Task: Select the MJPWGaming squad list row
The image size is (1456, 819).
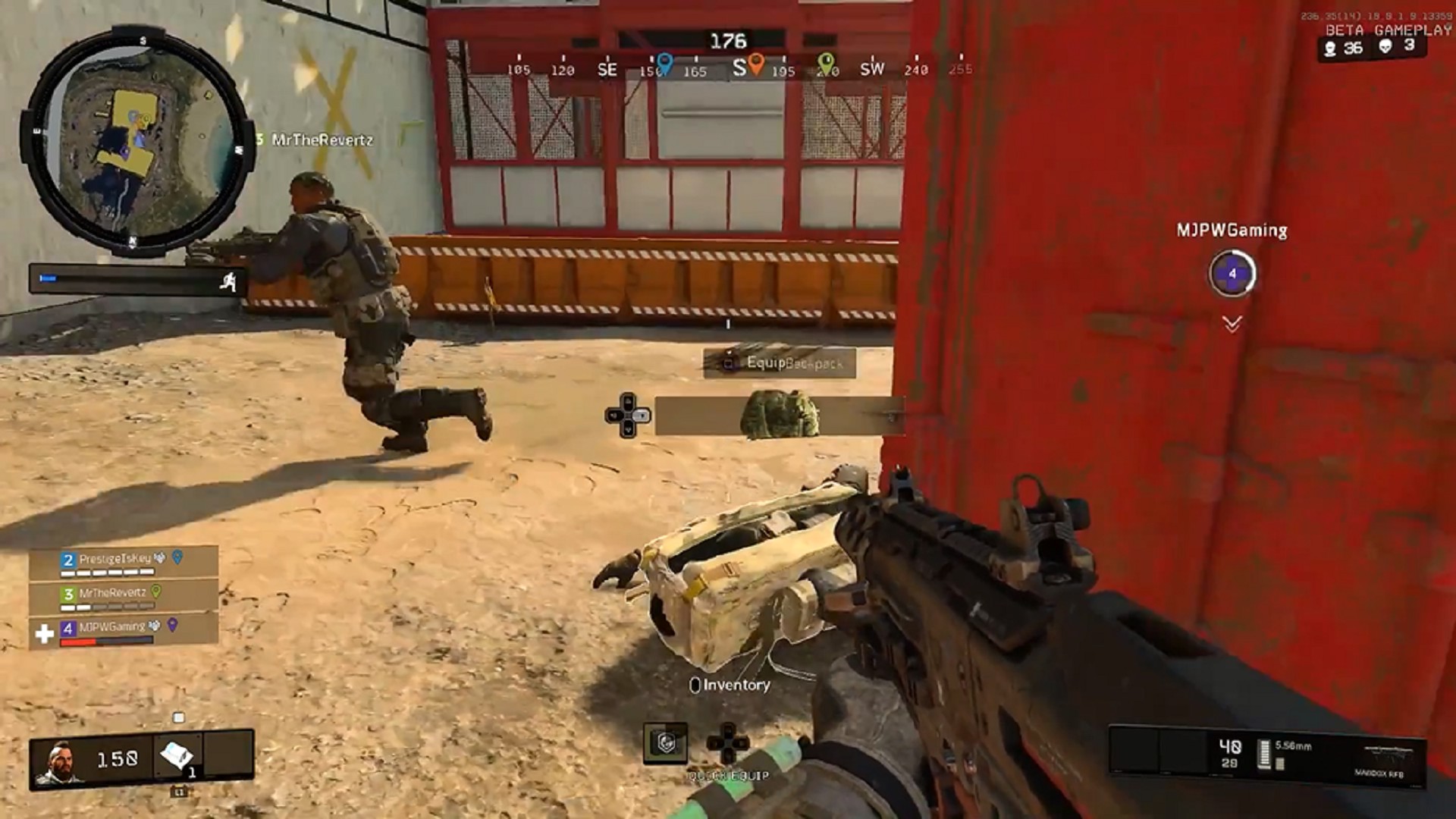Action: (x=123, y=631)
